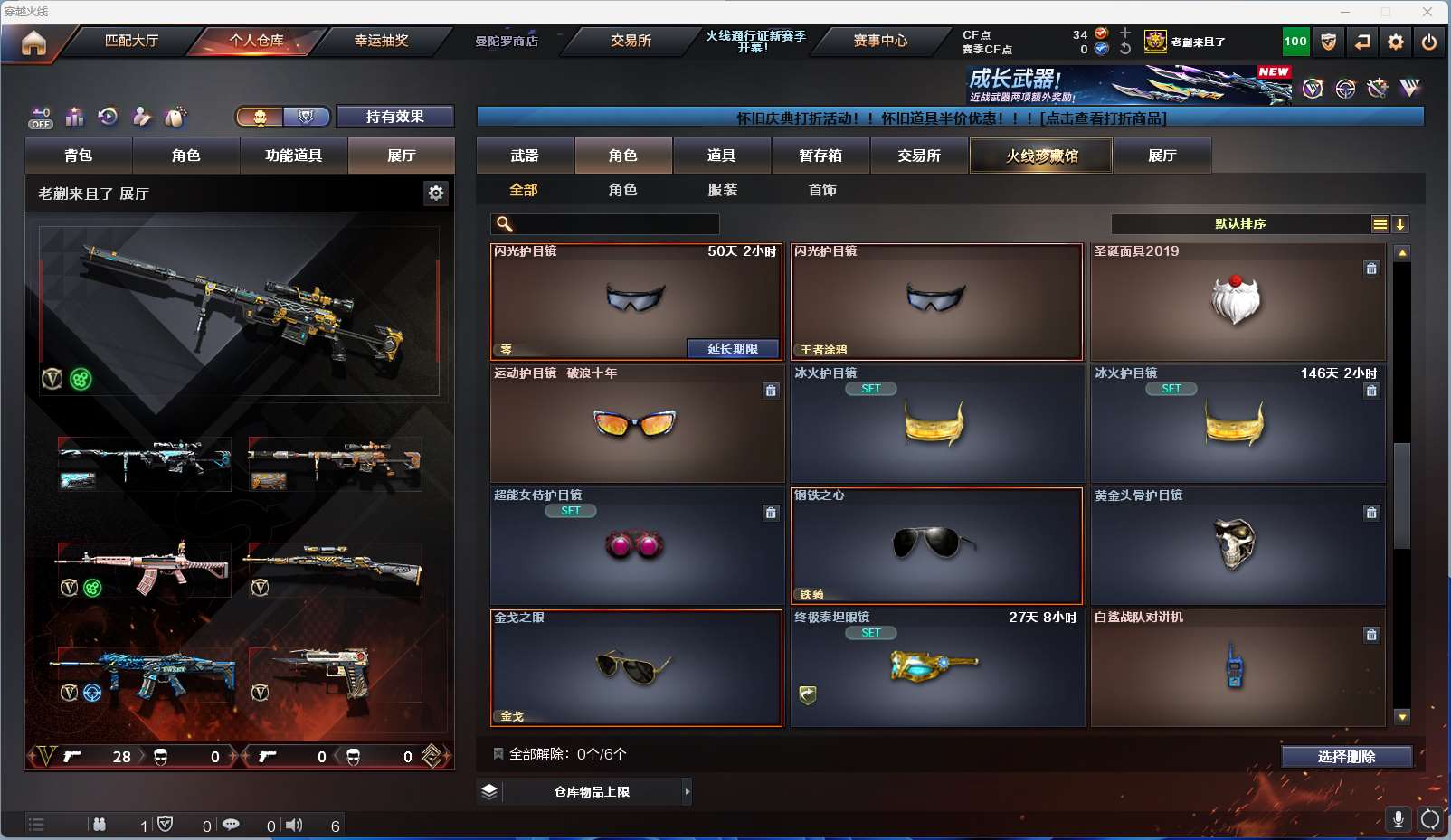Close the game window
Image resolution: width=1451 pixels, height=840 pixels.
1427,12
